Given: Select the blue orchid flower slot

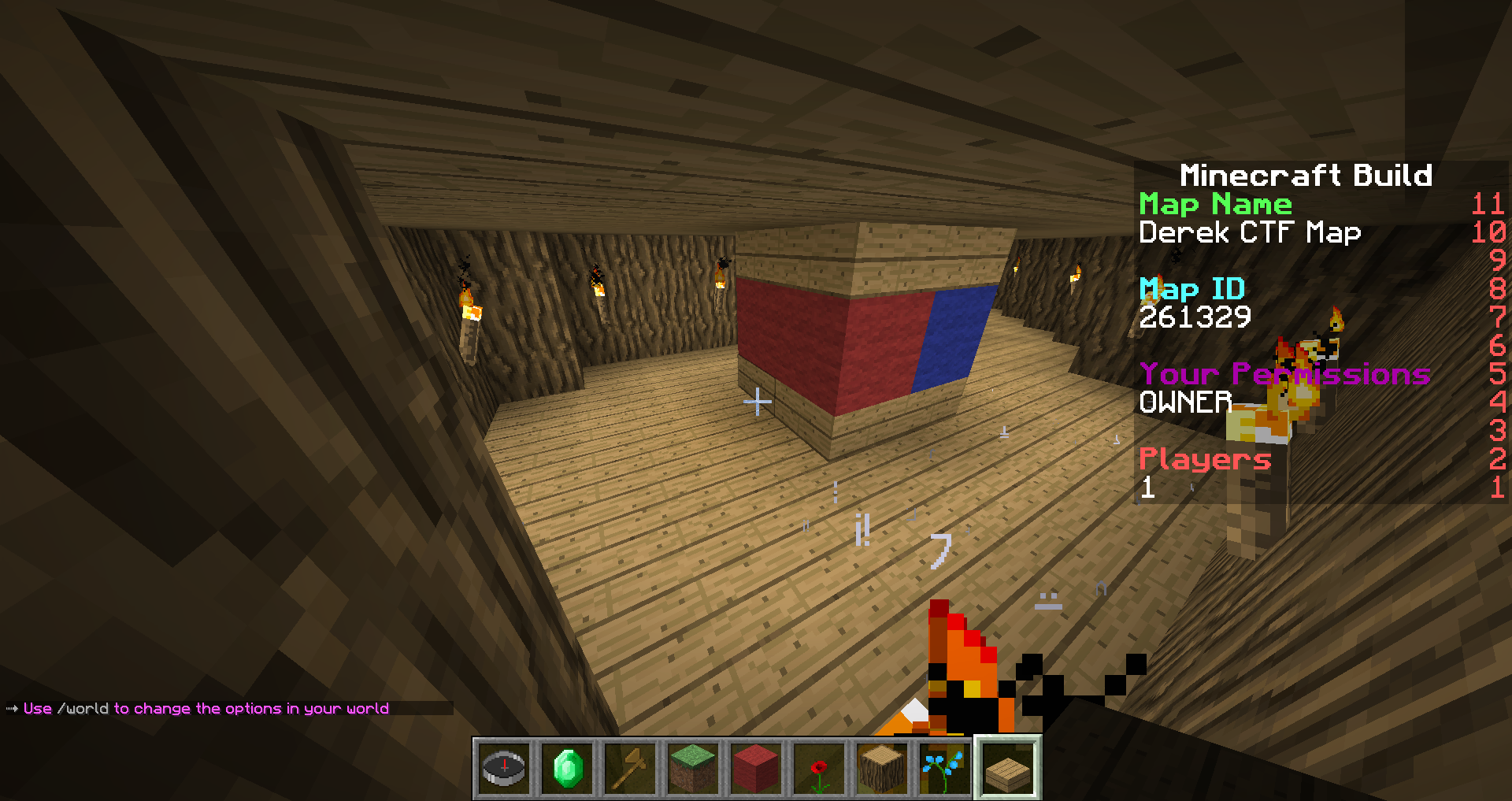Looking at the screenshot, I should 945,768.
